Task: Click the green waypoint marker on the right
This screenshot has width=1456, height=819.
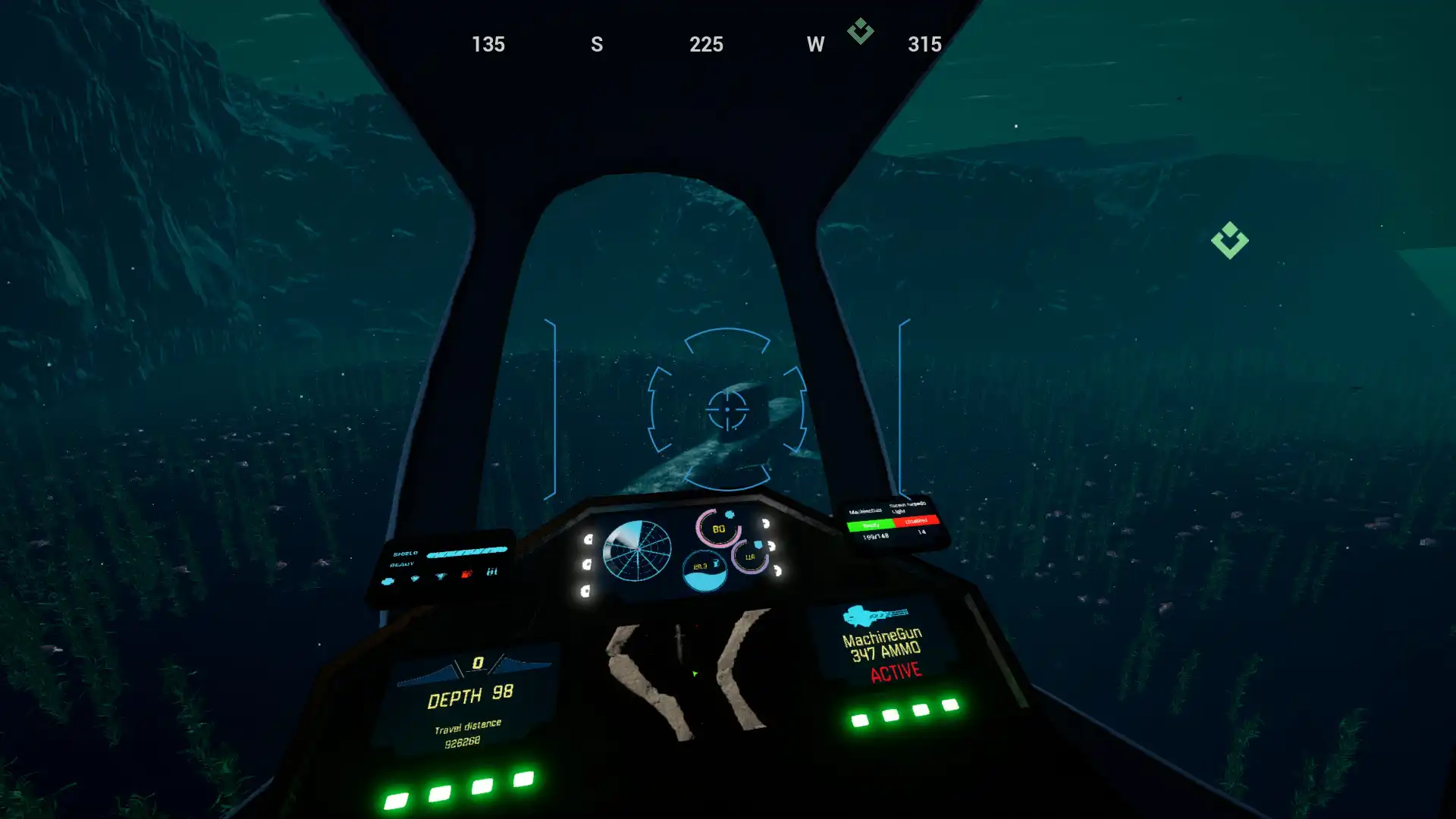Action: tap(1228, 241)
